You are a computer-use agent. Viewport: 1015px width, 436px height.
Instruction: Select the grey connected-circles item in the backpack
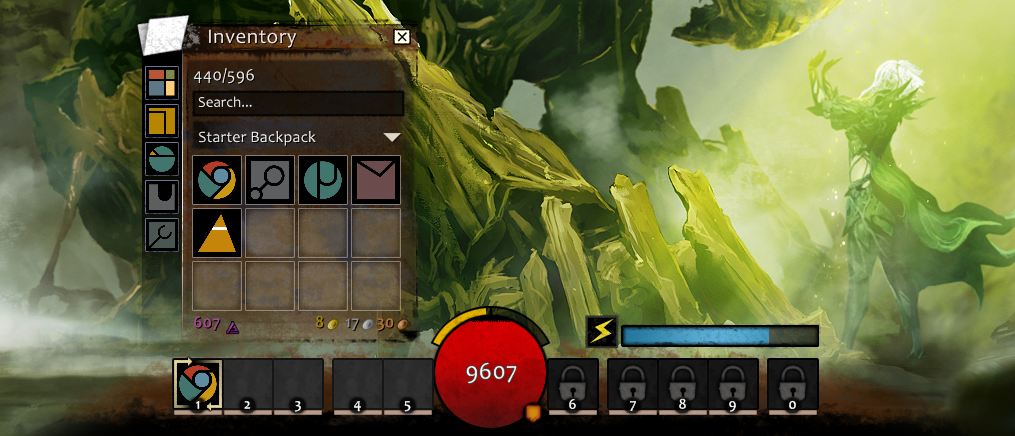270,180
